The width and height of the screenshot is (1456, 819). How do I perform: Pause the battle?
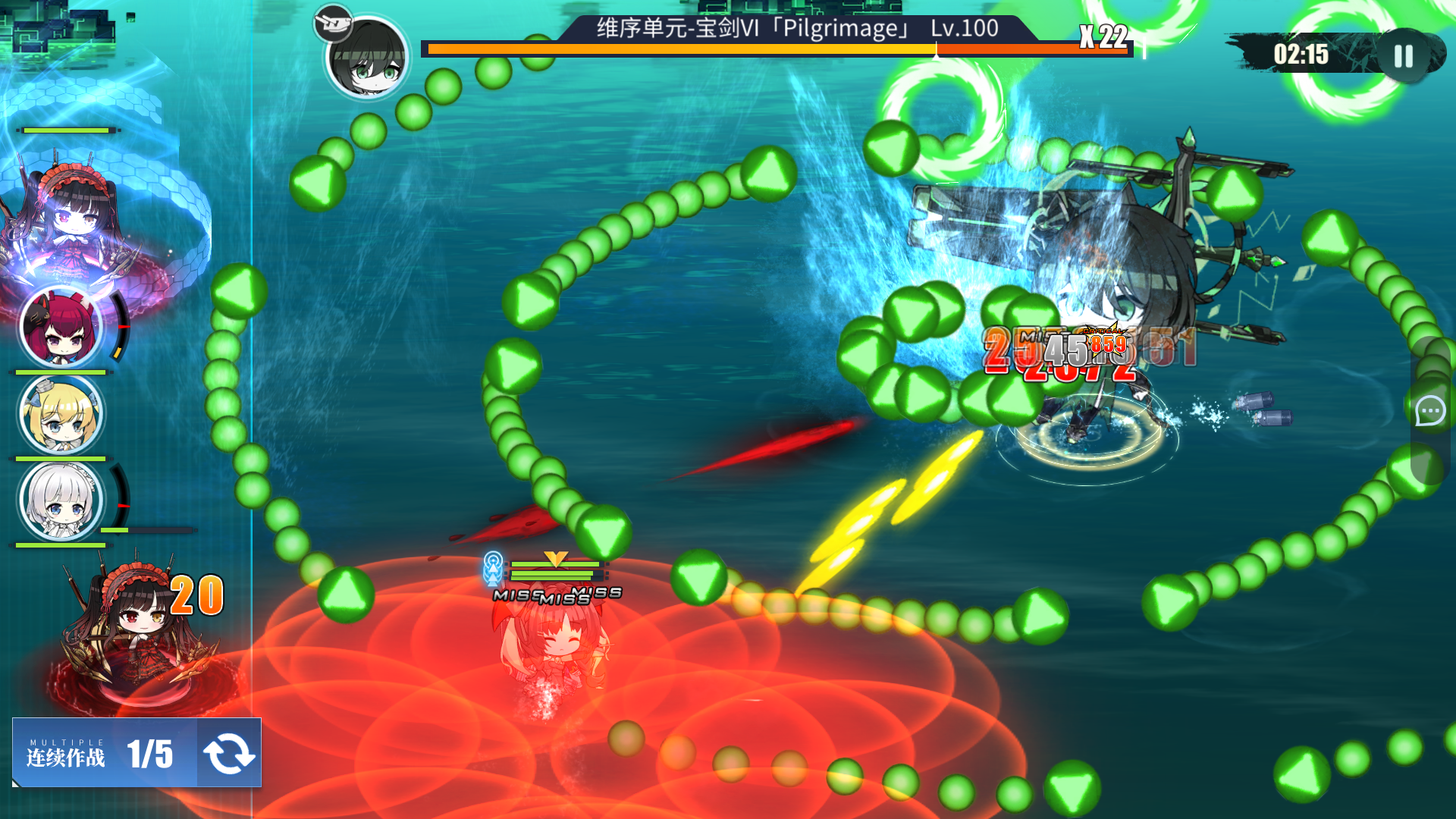point(1404,55)
